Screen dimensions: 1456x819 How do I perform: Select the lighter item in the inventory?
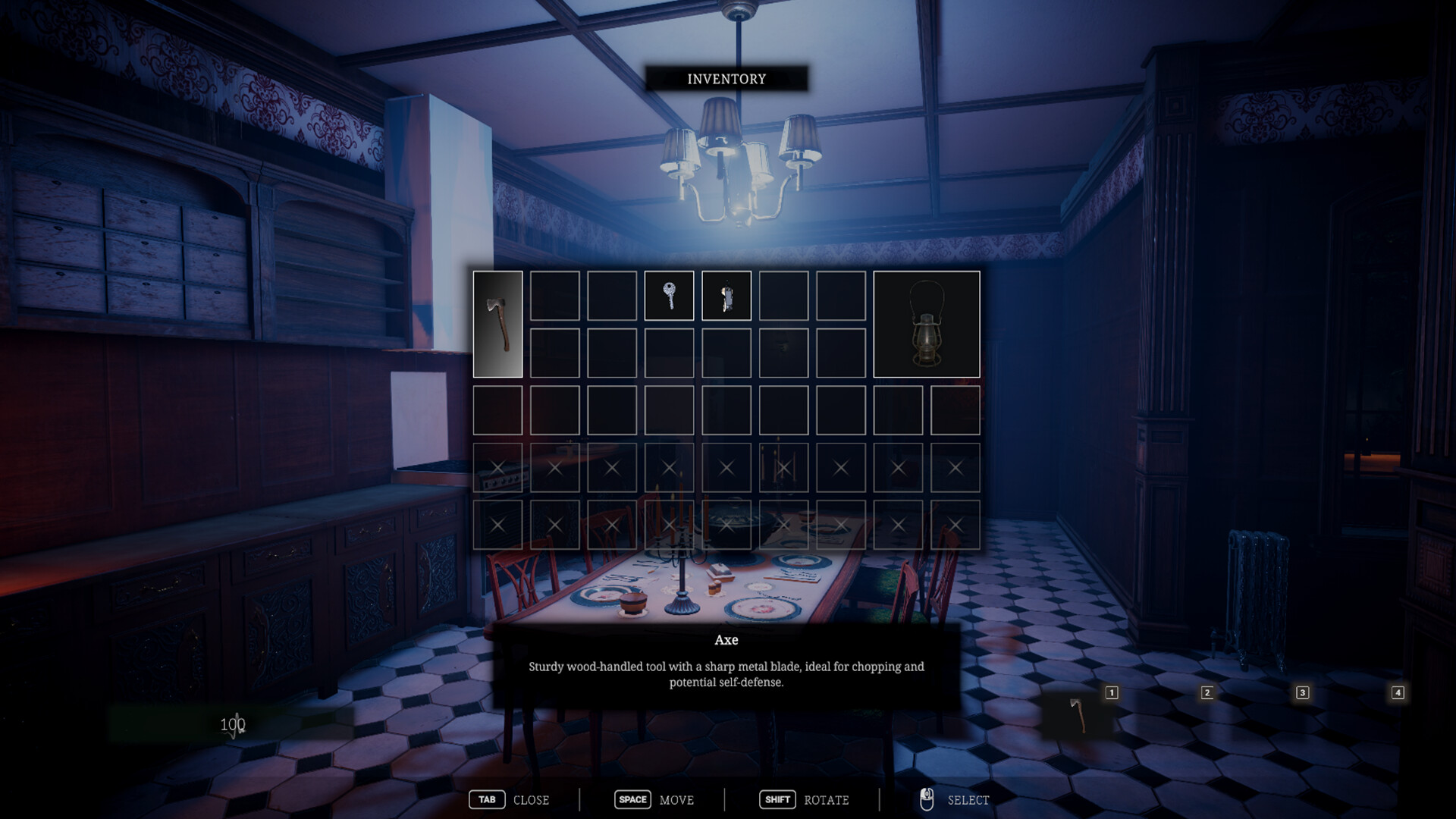tap(726, 296)
